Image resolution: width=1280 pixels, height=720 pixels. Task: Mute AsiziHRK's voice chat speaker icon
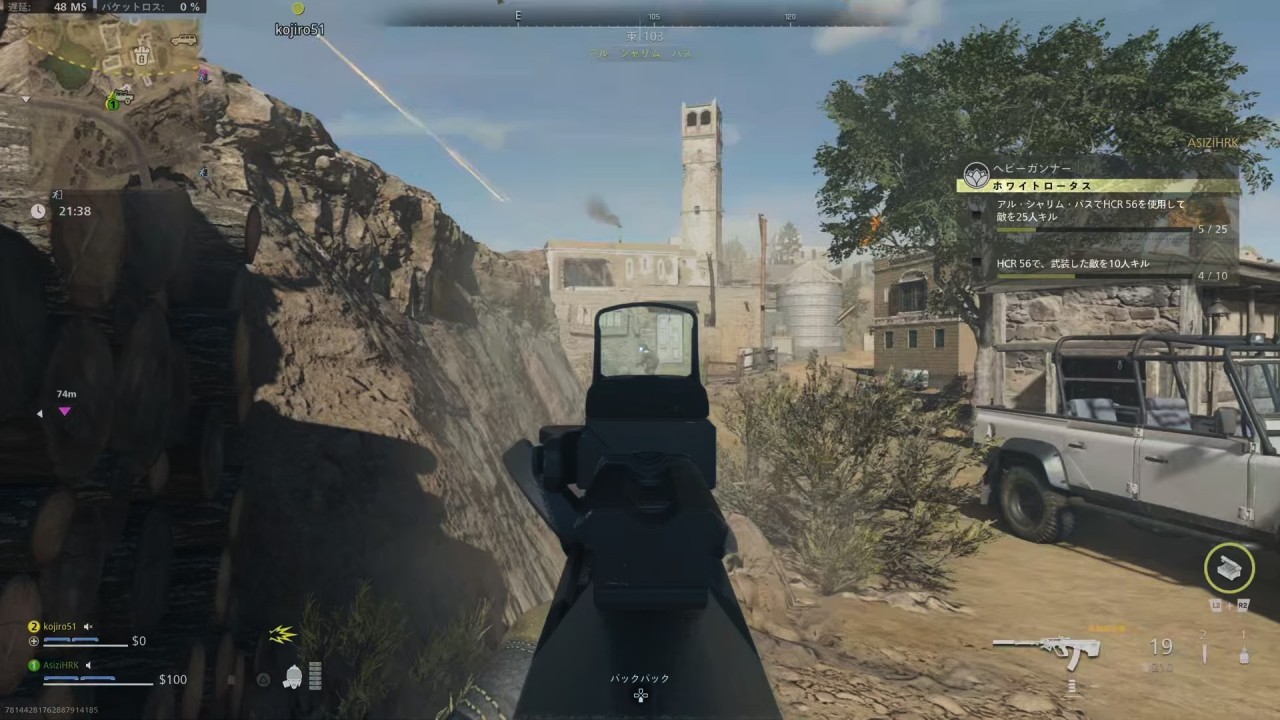click(88, 664)
